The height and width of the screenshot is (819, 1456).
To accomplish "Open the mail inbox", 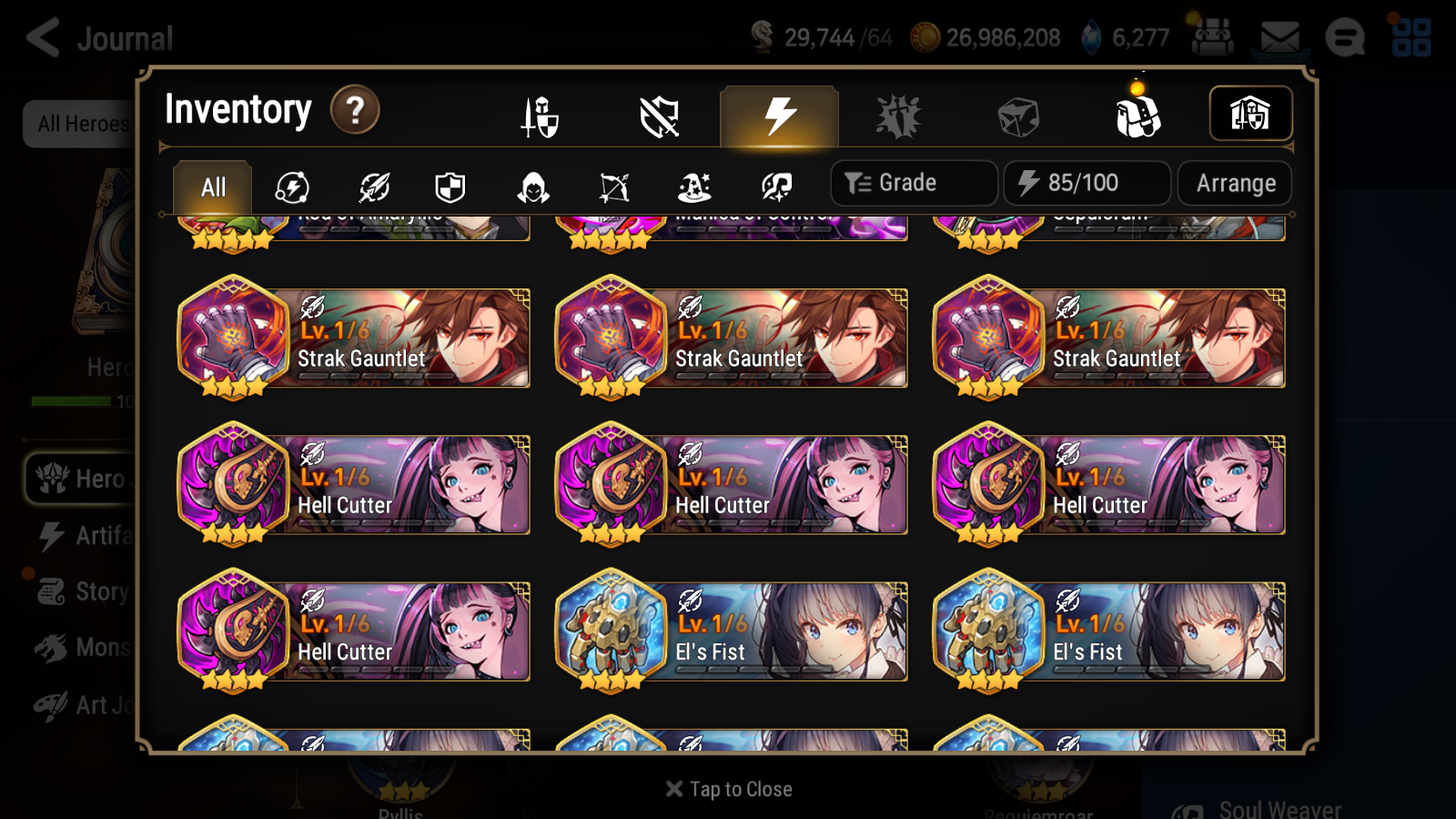I will click(1279, 36).
